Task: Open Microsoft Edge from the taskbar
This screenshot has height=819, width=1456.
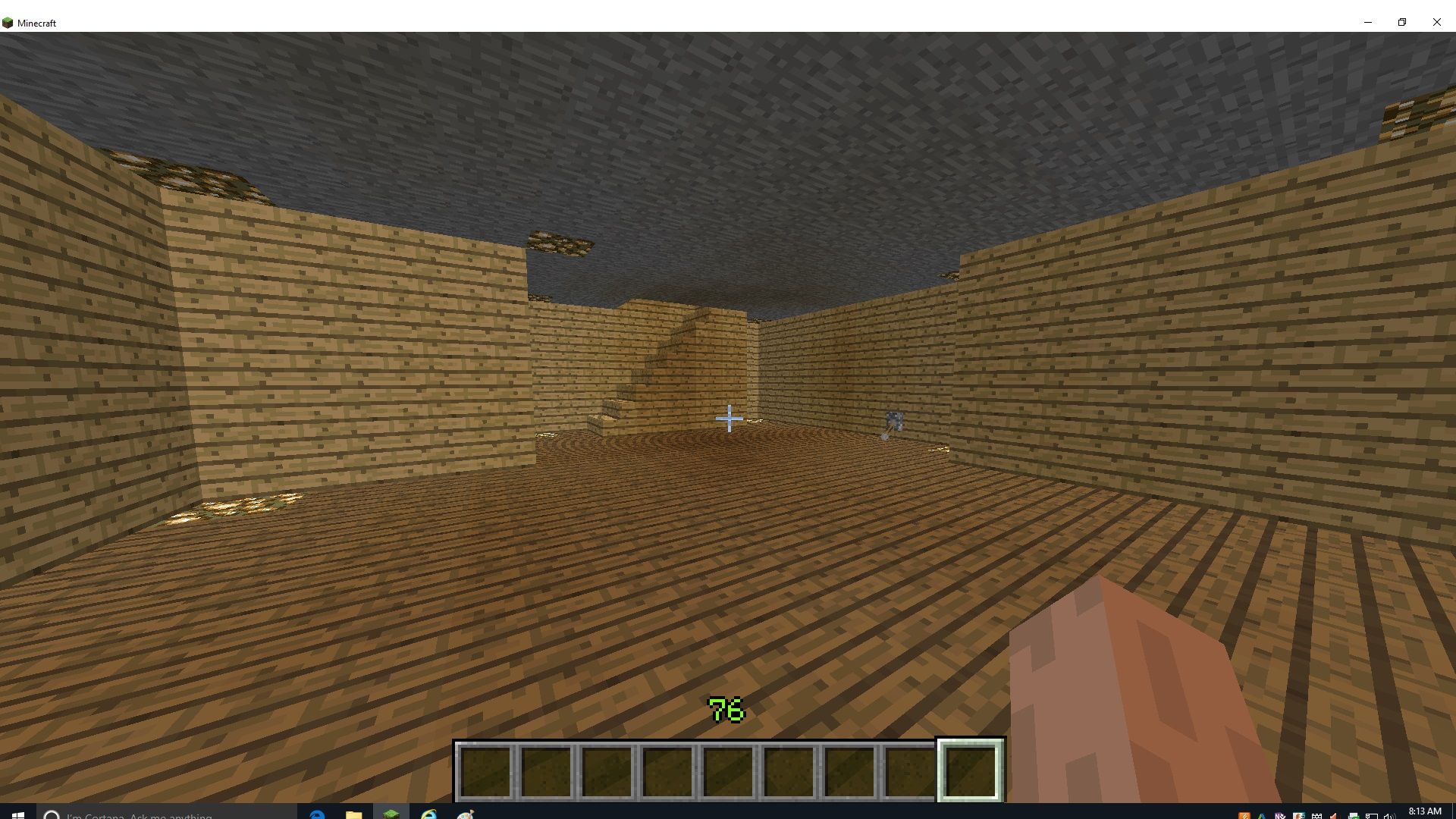Action: [317, 813]
